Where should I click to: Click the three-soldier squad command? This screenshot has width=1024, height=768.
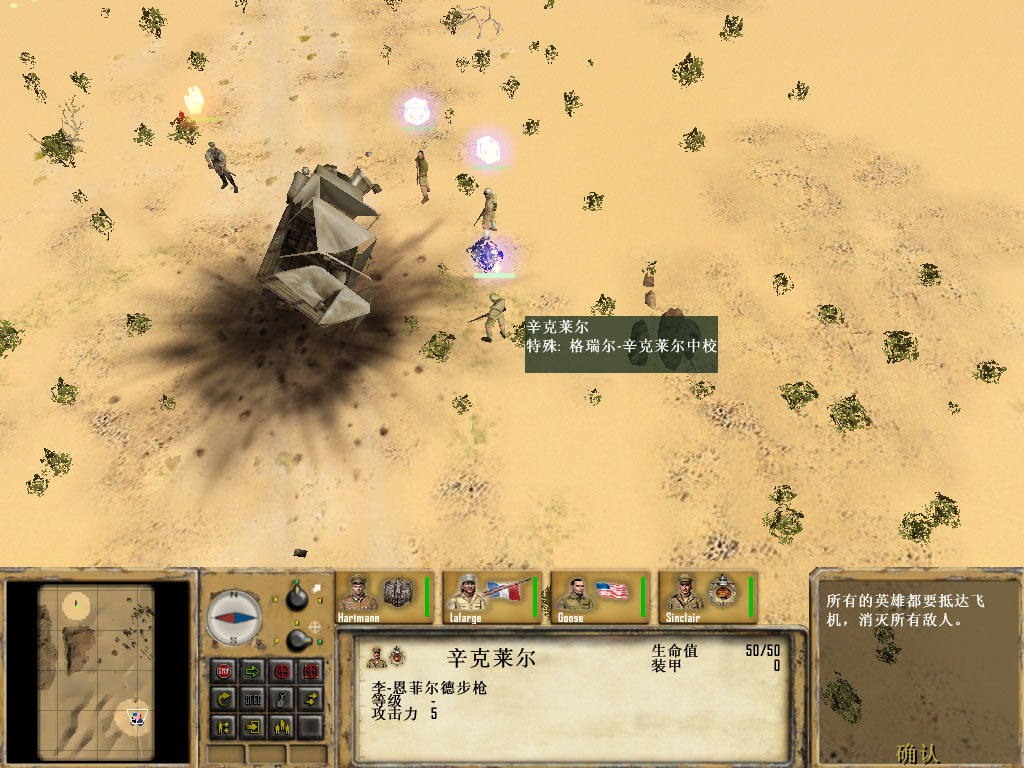(x=282, y=726)
